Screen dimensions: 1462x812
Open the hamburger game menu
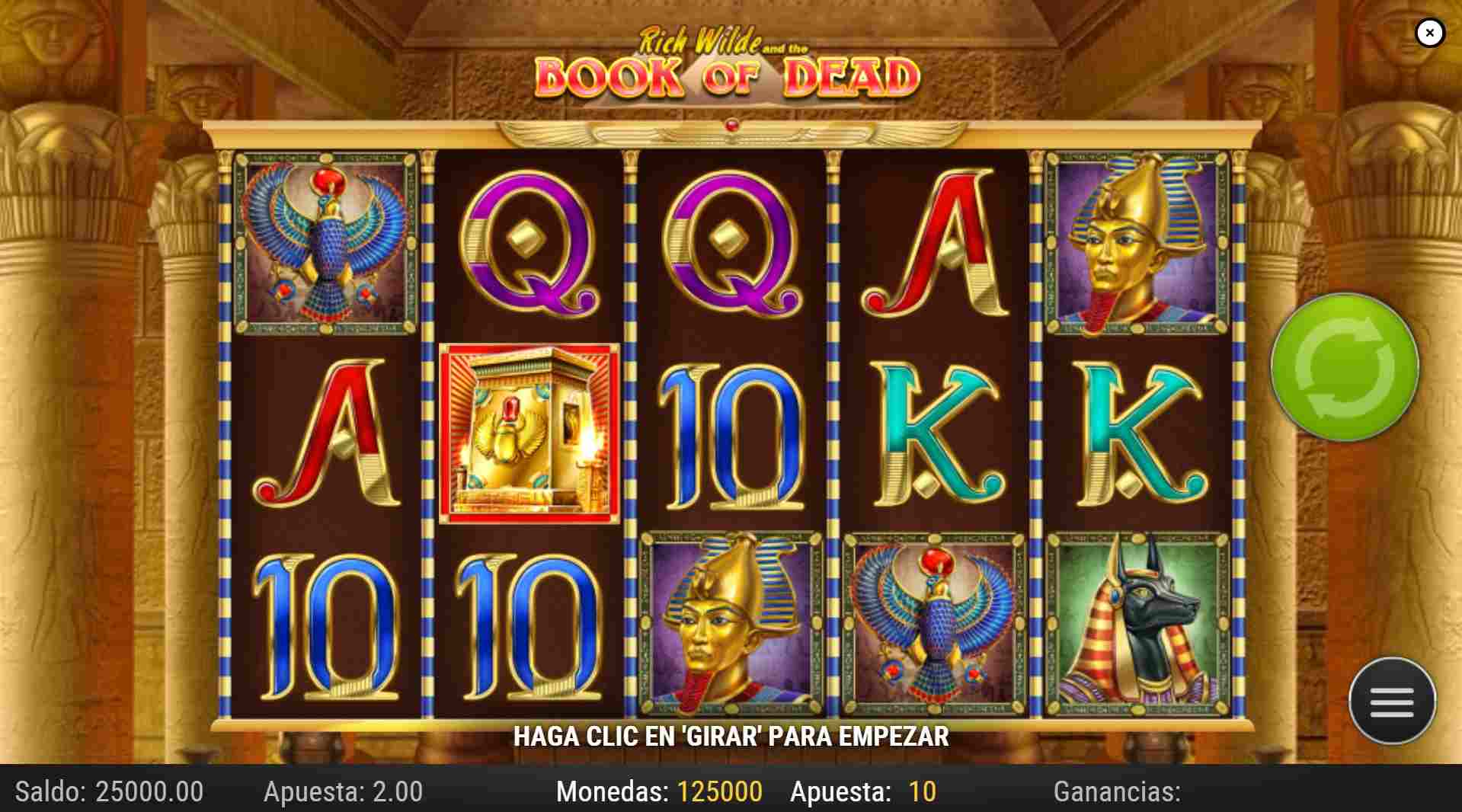click(x=1393, y=702)
